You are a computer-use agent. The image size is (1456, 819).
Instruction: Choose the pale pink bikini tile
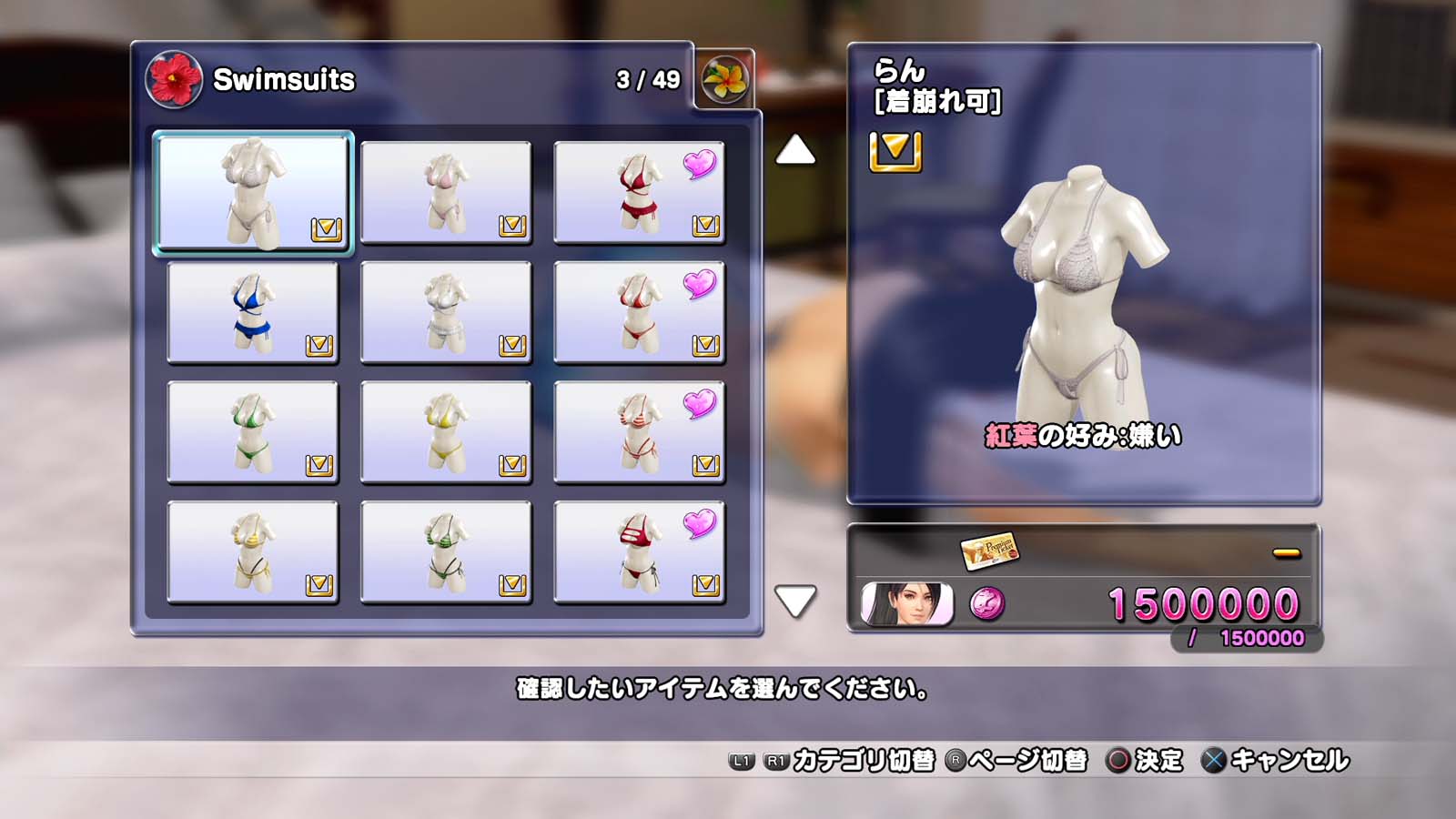tap(446, 192)
